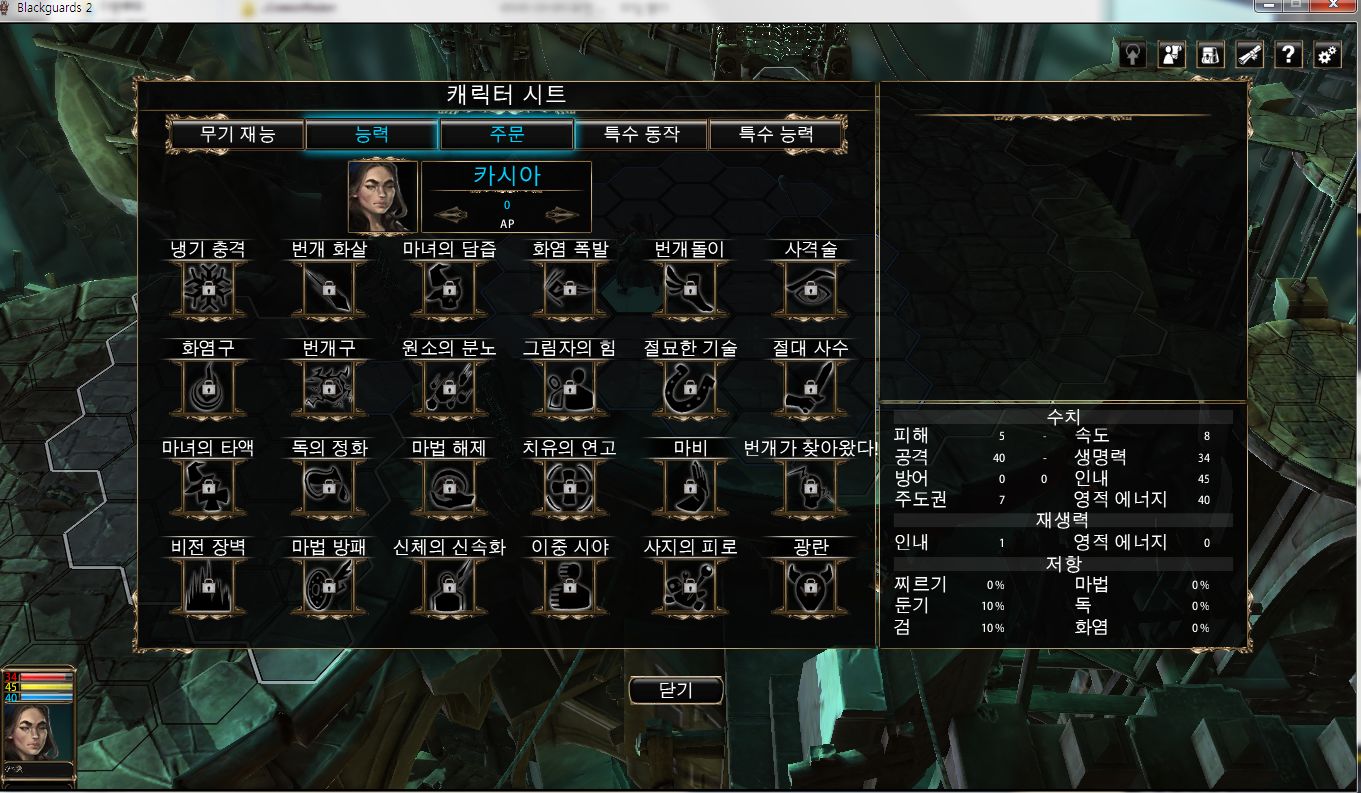The image size is (1361, 793).
Task: Select the 치유의 연고 spell icon
Action: pyautogui.click(x=569, y=488)
